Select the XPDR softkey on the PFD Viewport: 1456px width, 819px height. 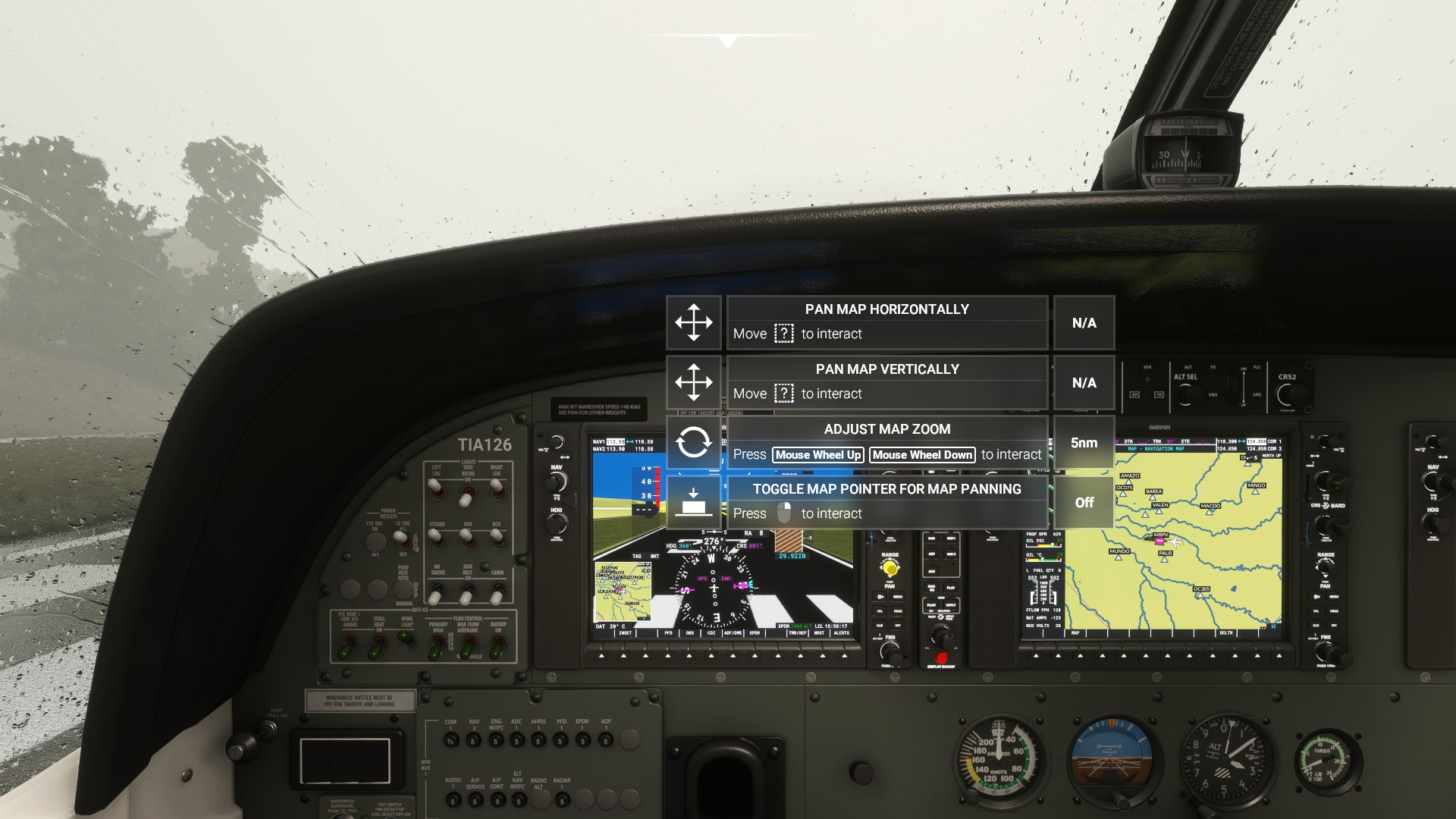(755, 656)
